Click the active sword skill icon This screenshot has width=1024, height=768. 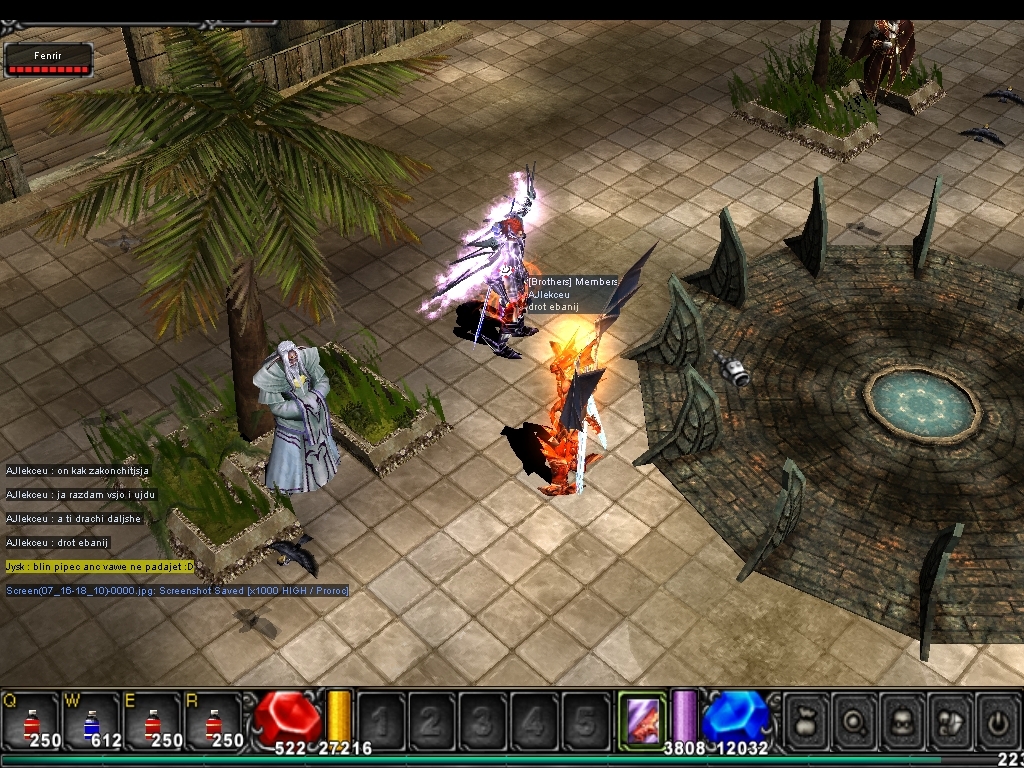(641, 719)
